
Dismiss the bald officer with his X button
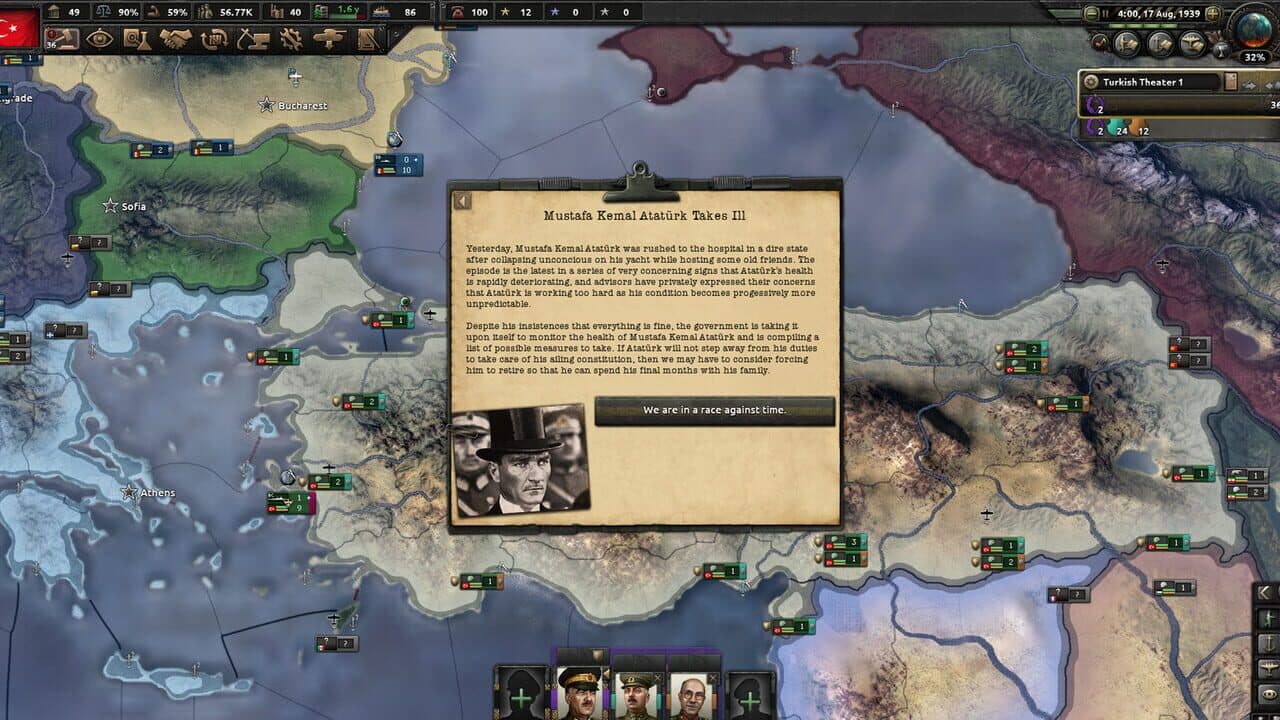(x=712, y=678)
